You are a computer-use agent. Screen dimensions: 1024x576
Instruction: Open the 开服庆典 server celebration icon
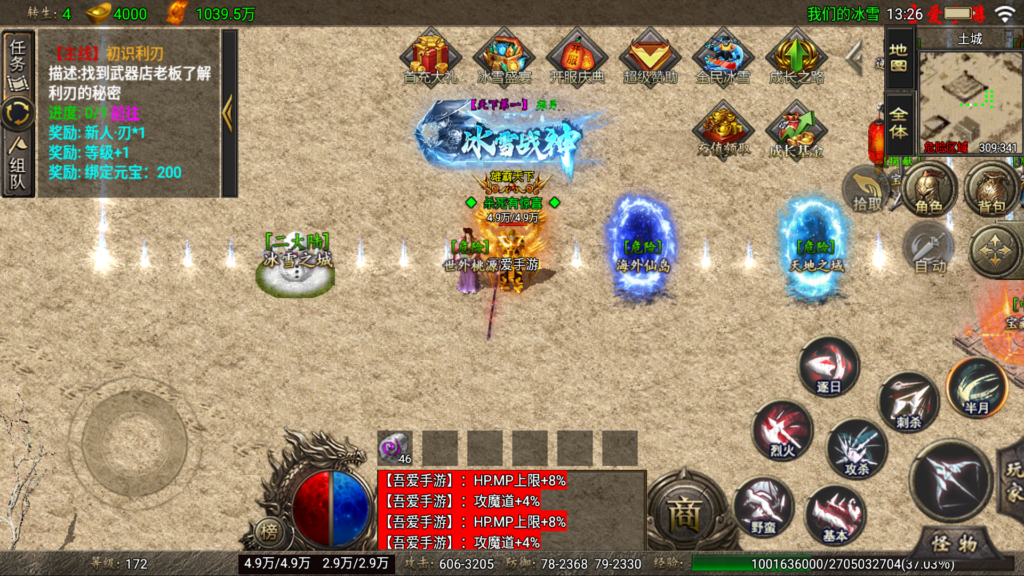pos(576,56)
